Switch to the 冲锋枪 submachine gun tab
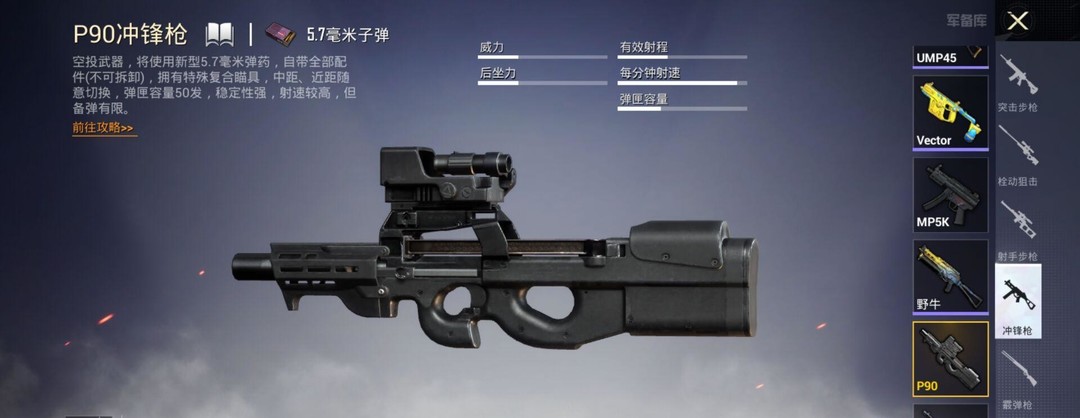This screenshot has height=418, width=1080. [1018, 302]
